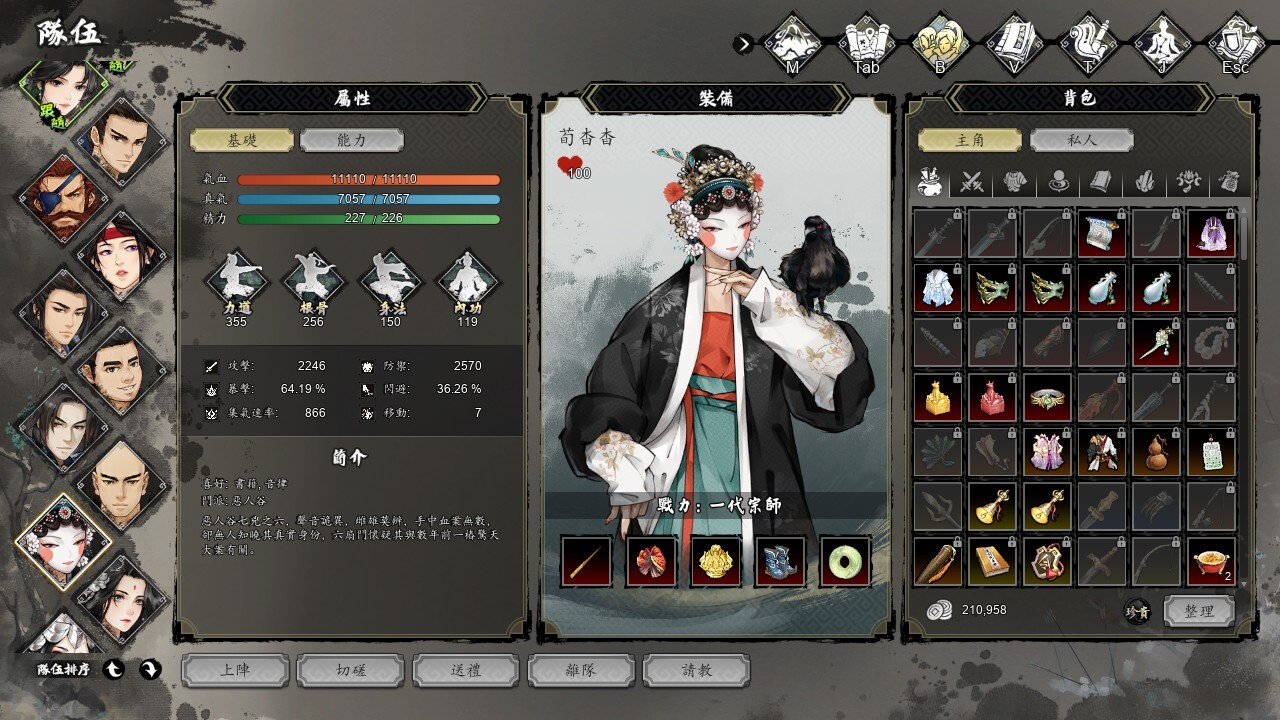Screen dimensions: 1280x720
Task: Select the 基礎 attributes tab
Action: pos(242,140)
